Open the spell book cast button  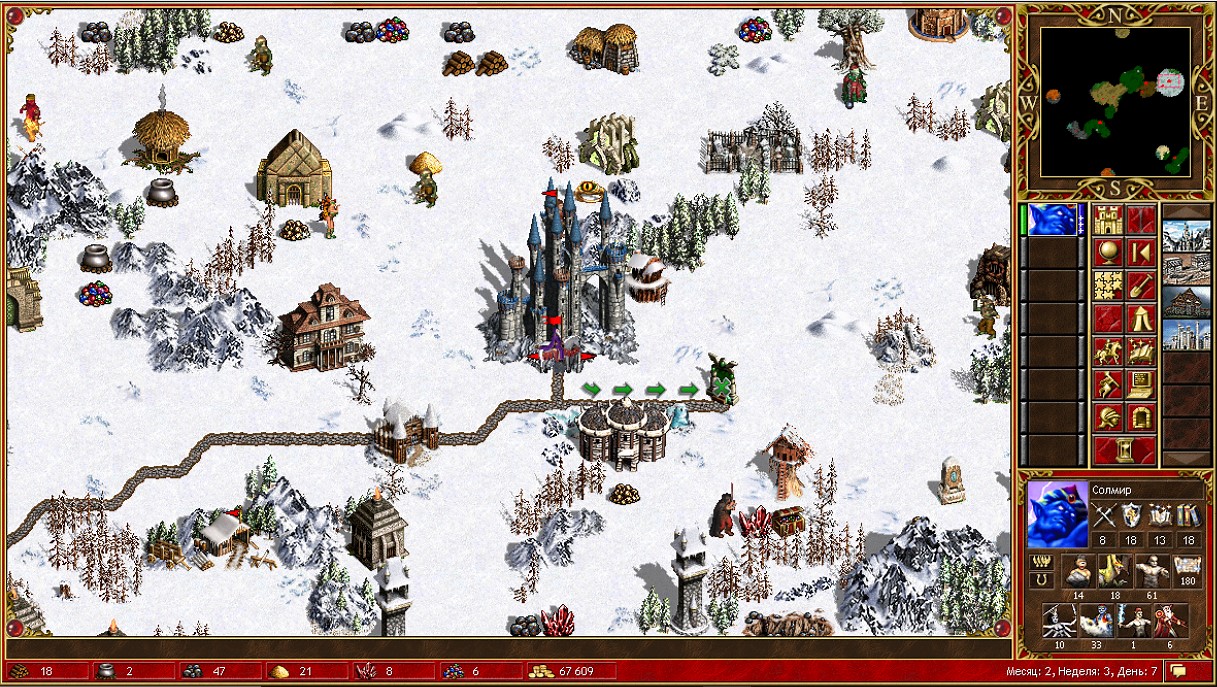coord(1141,352)
